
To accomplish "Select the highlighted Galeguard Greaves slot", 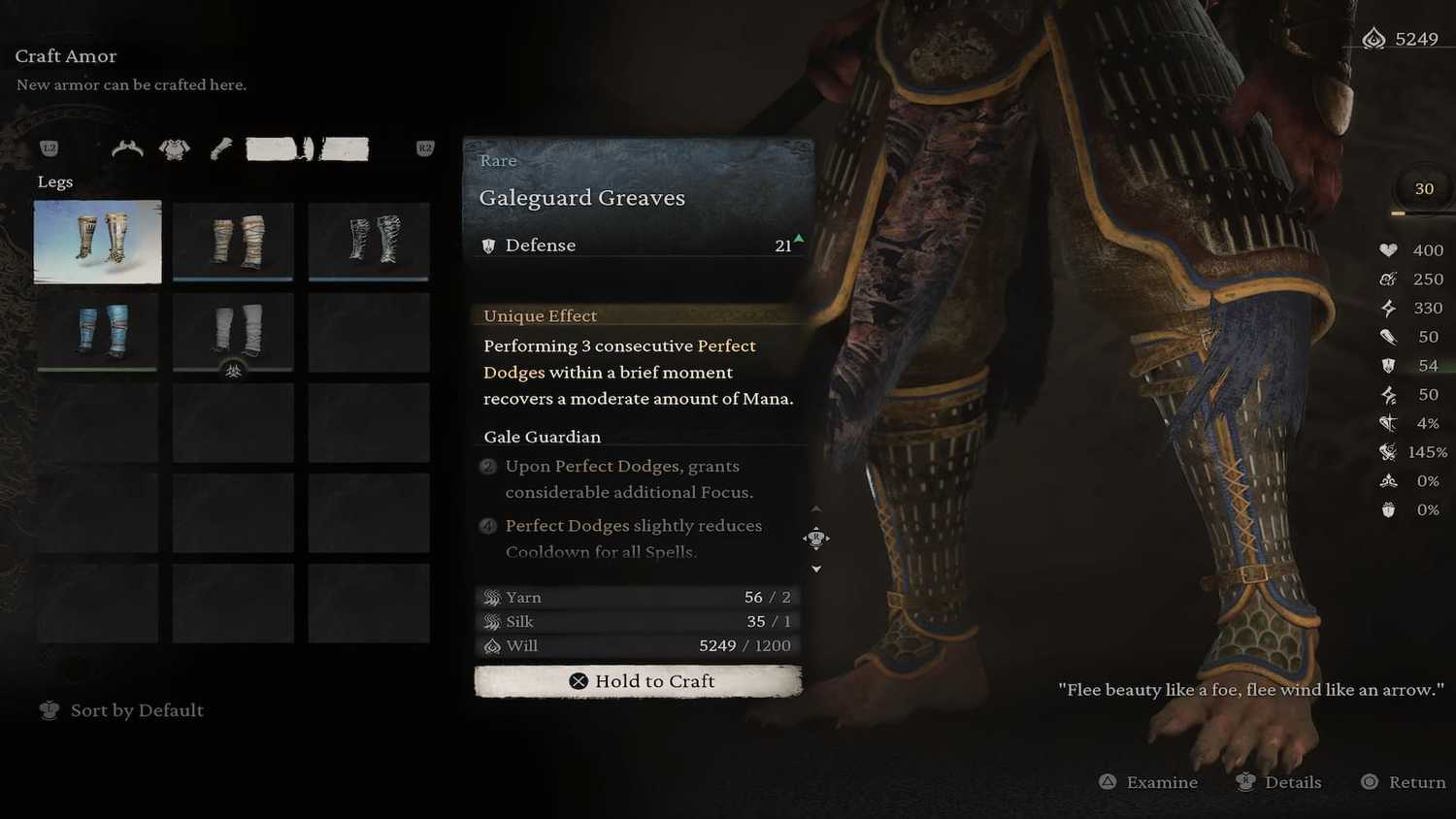I will (x=98, y=242).
